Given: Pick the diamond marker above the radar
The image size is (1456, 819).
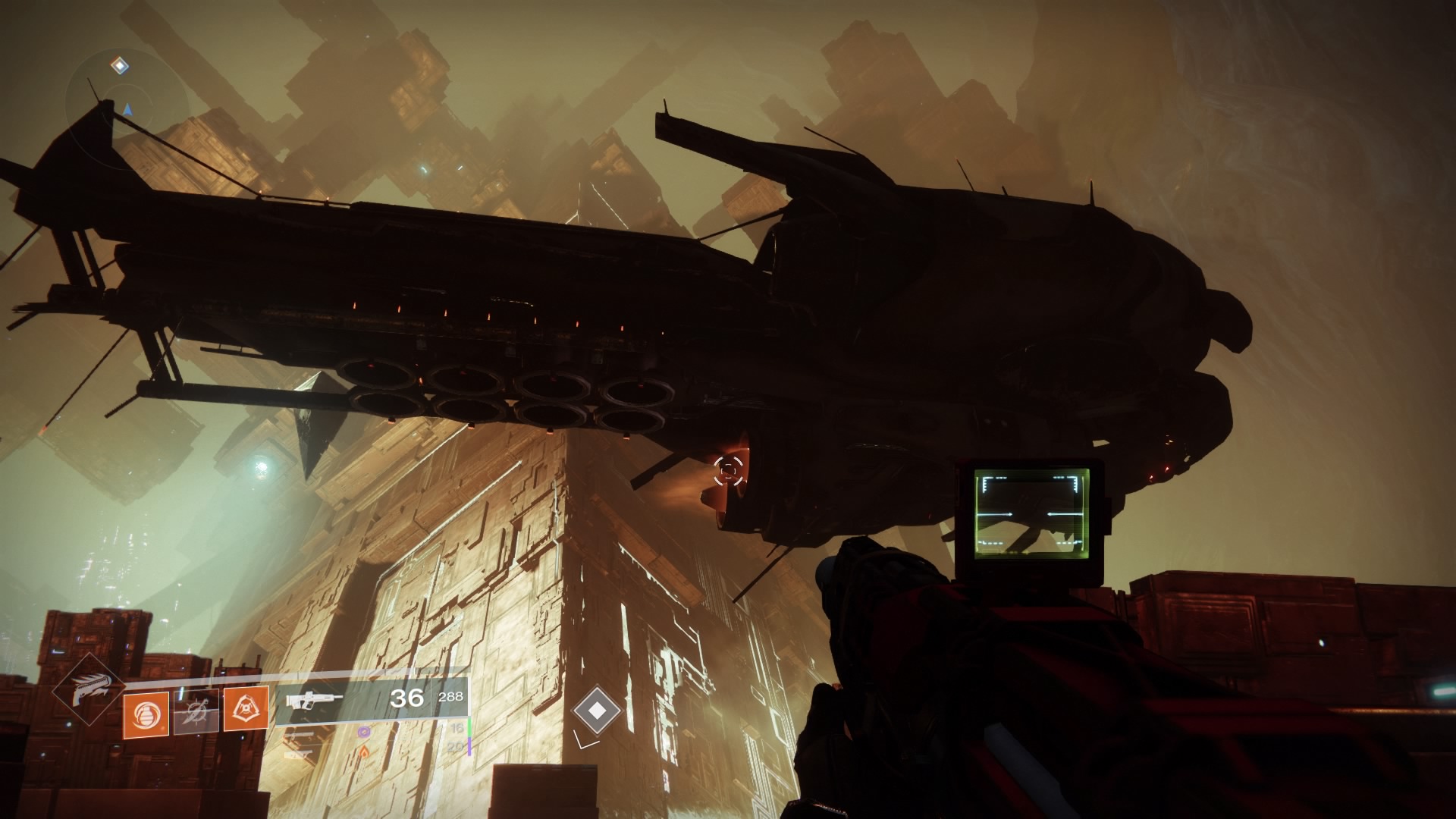Looking at the screenshot, I should point(119,66).
